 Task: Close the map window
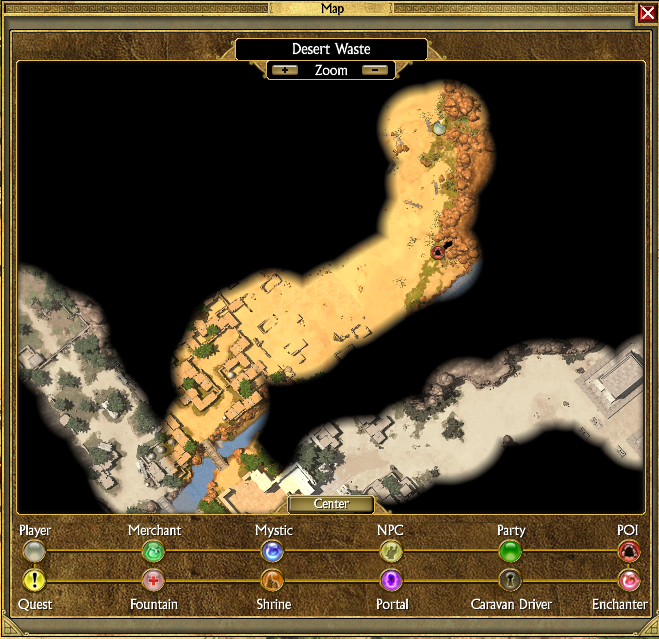point(647,14)
